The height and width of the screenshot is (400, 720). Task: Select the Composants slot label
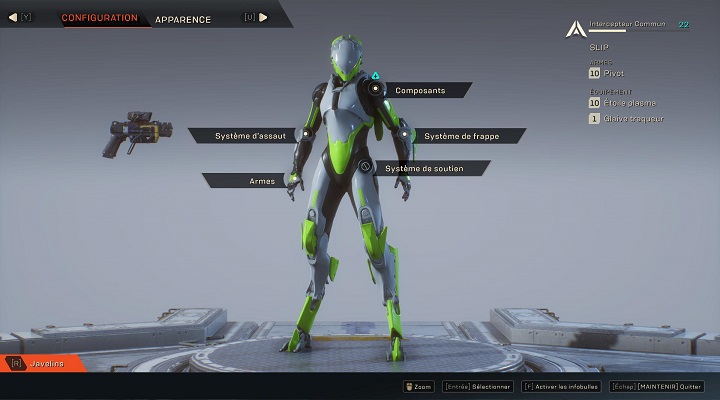[419, 90]
